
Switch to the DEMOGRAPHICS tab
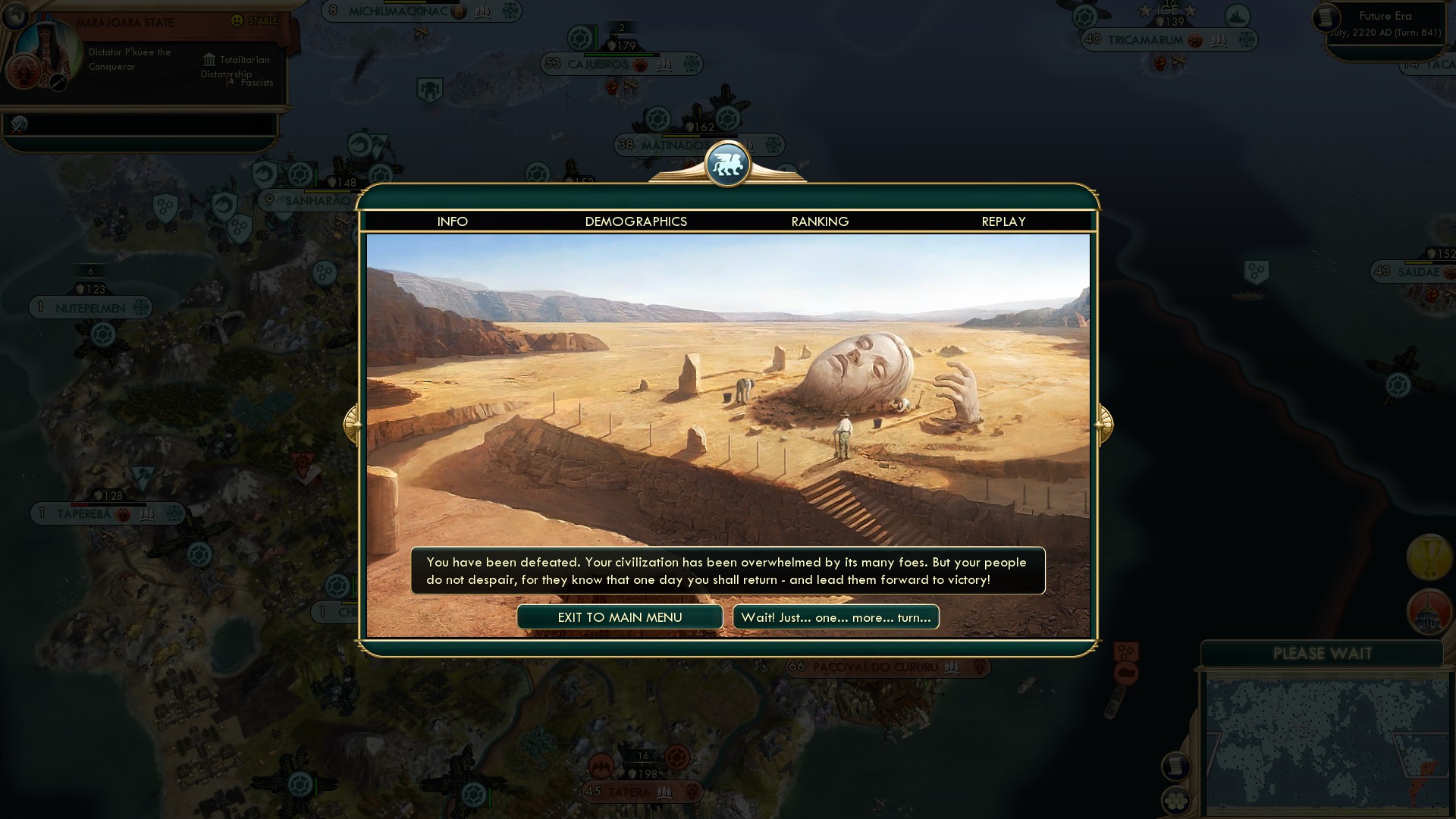coord(636,221)
